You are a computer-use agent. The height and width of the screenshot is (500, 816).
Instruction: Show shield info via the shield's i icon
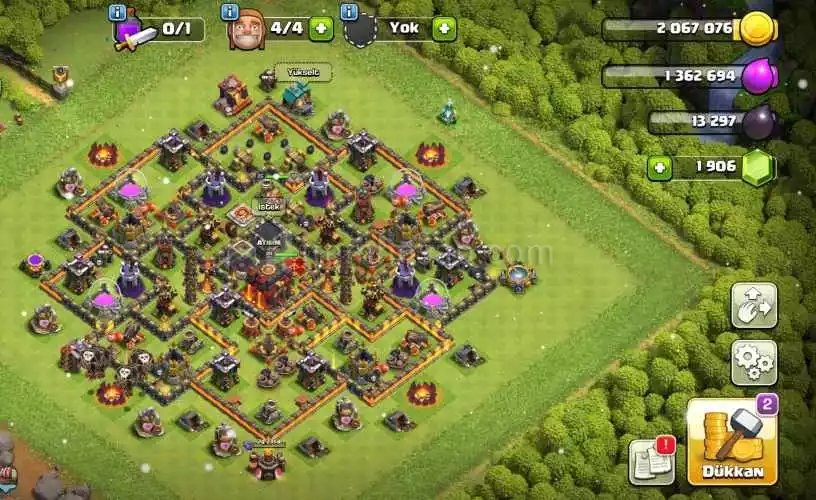point(349,12)
